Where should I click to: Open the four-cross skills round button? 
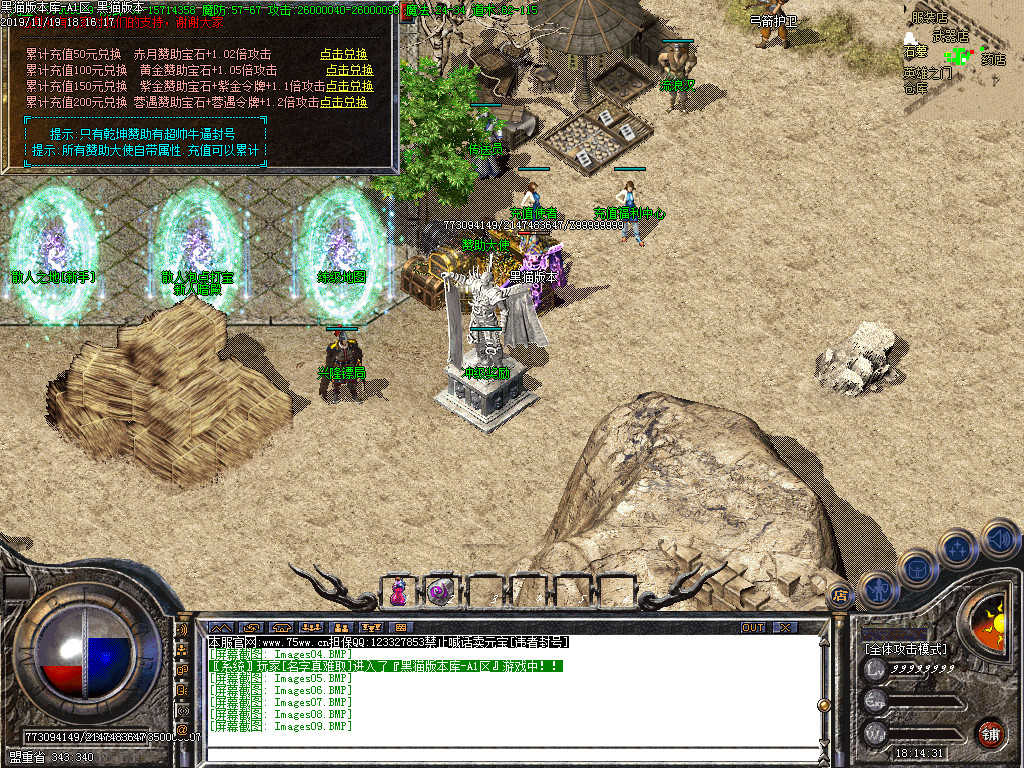957,548
